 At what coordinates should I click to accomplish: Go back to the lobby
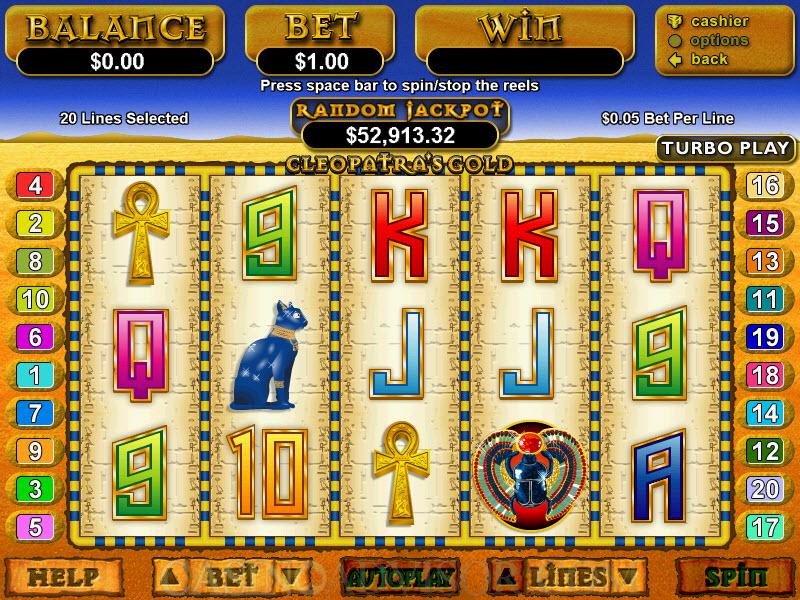[x=709, y=59]
